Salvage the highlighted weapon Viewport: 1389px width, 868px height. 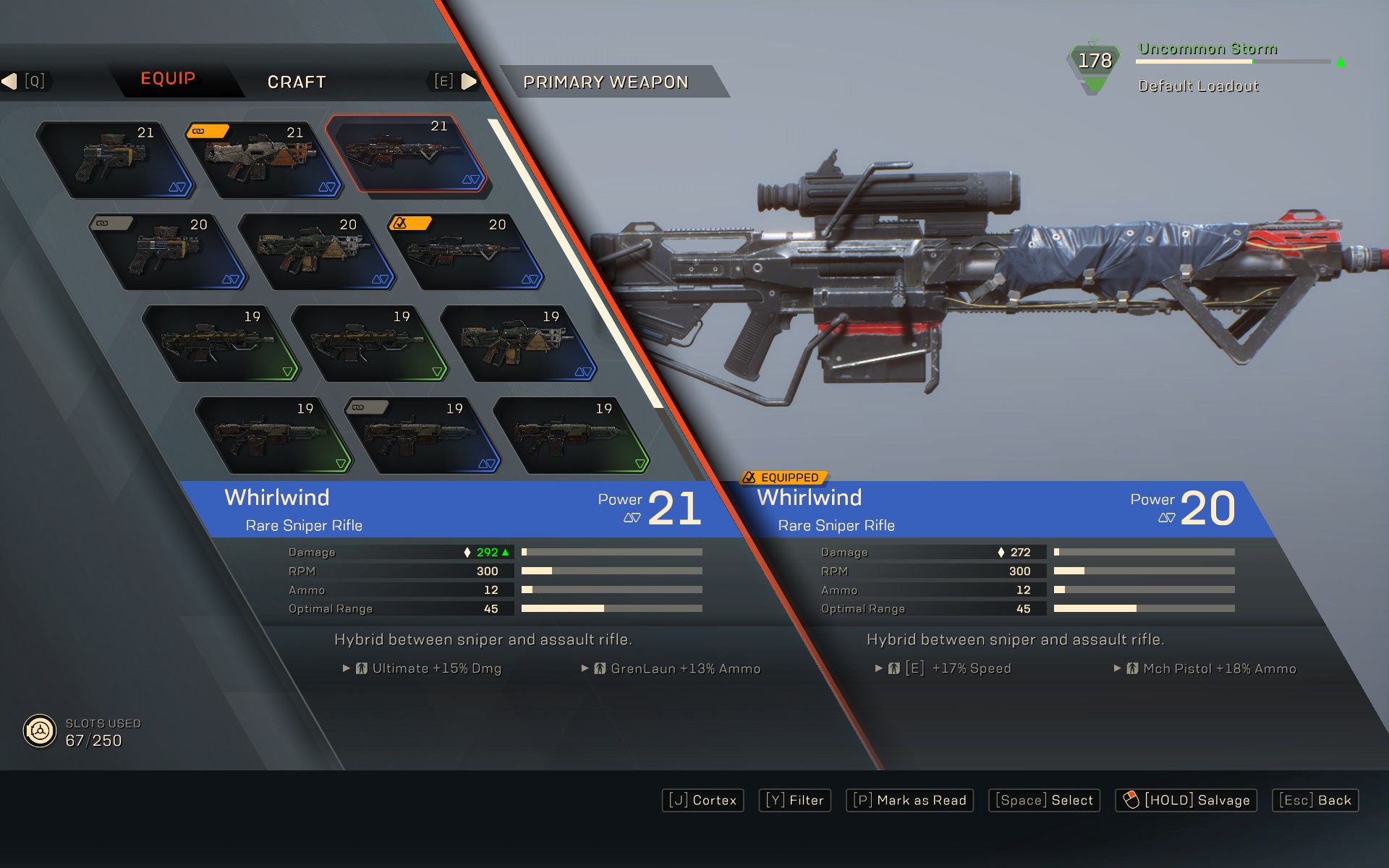point(1186,800)
